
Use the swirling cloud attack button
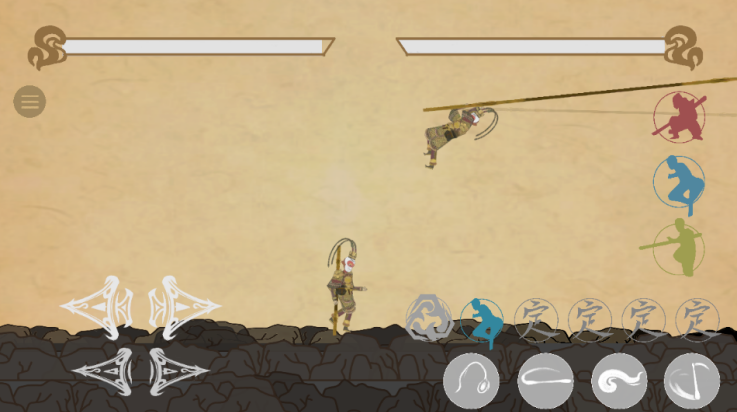tap(619, 381)
